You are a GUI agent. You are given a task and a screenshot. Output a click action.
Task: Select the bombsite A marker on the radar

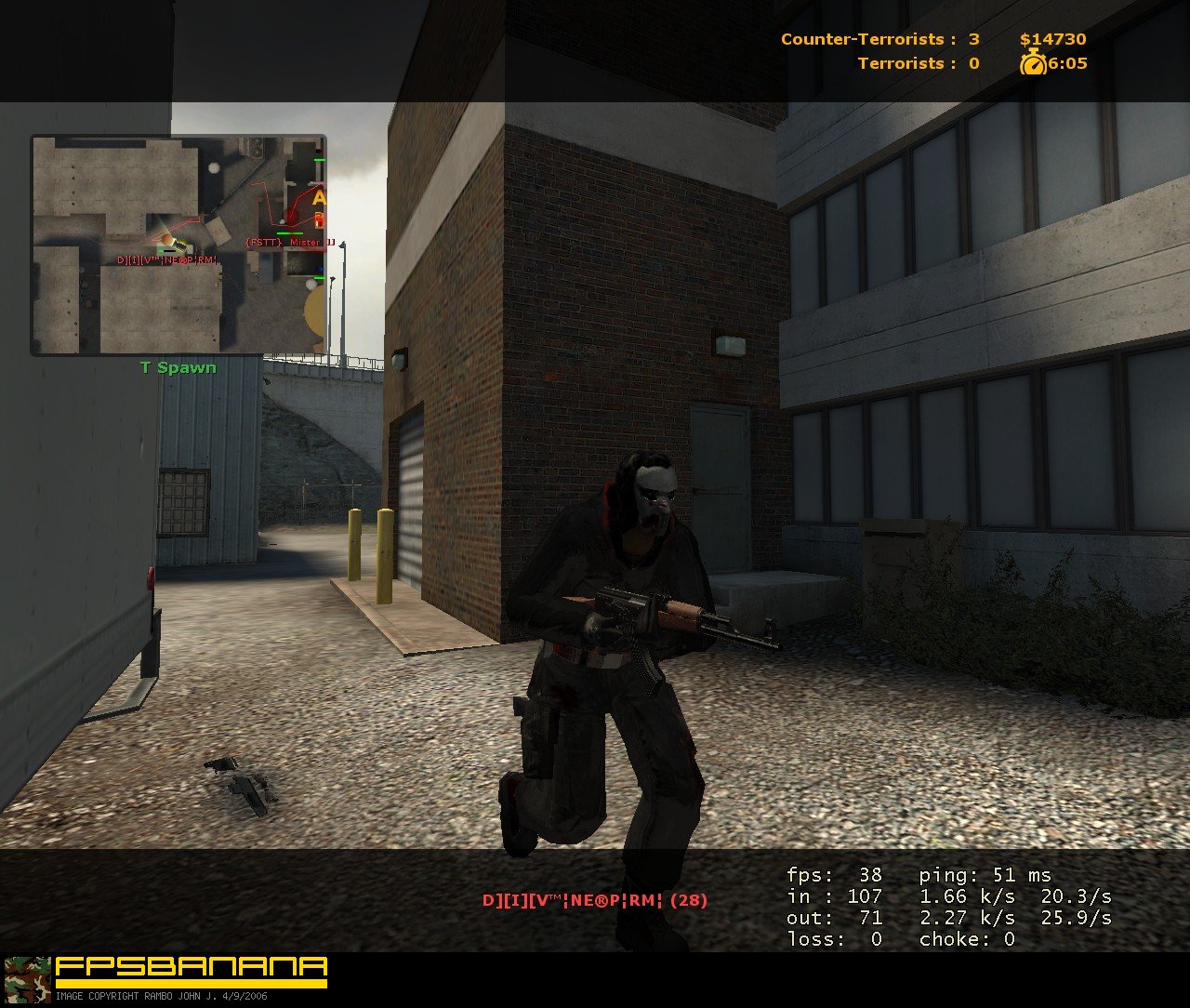coord(318,197)
